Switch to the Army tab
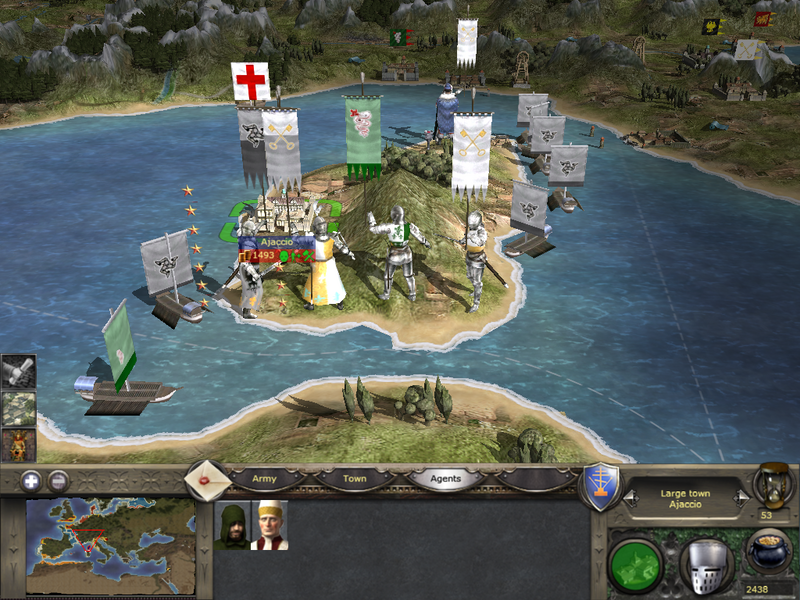 (264, 479)
